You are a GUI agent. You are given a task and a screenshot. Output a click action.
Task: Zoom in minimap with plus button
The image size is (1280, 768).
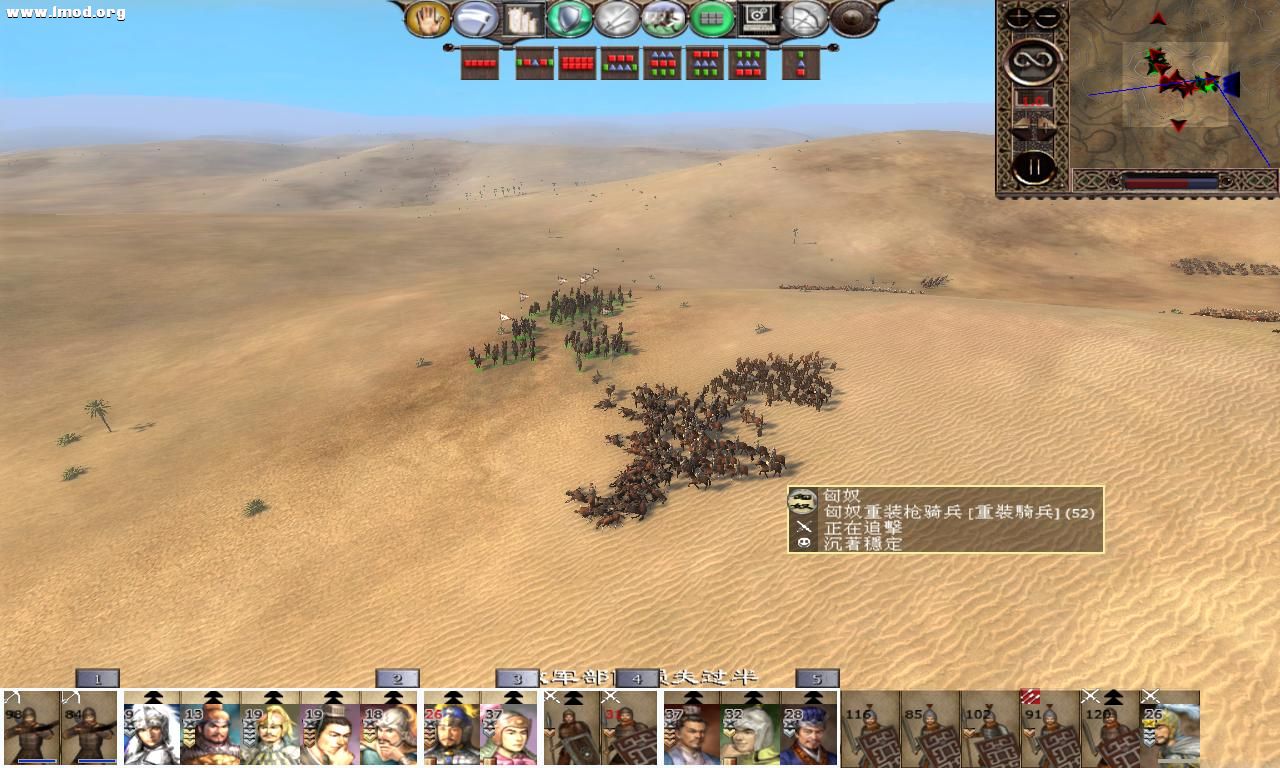point(1018,16)
